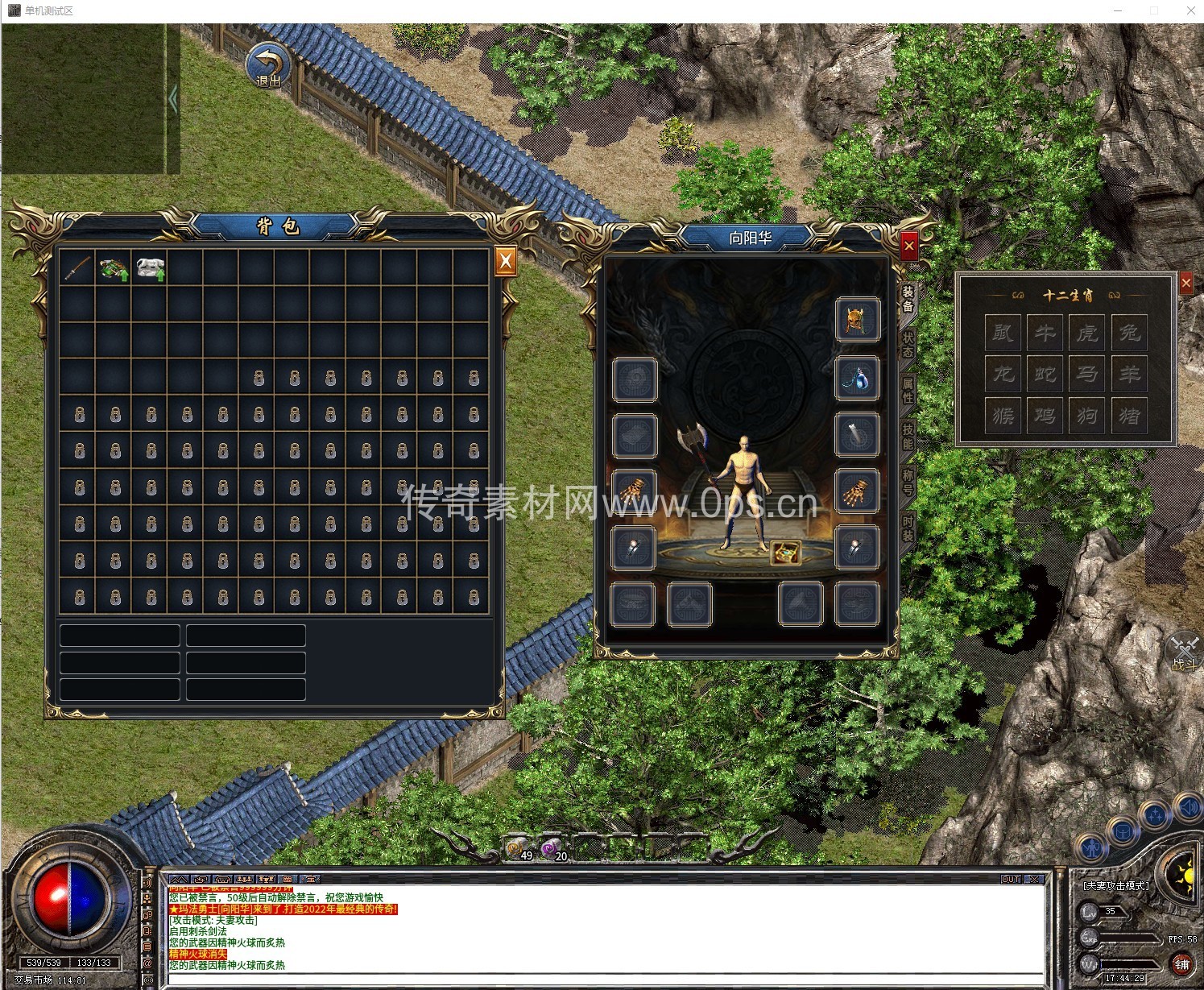The image size is (1204, 990).
Task: Show the 技能 skills tab
Action: (908, 437)
